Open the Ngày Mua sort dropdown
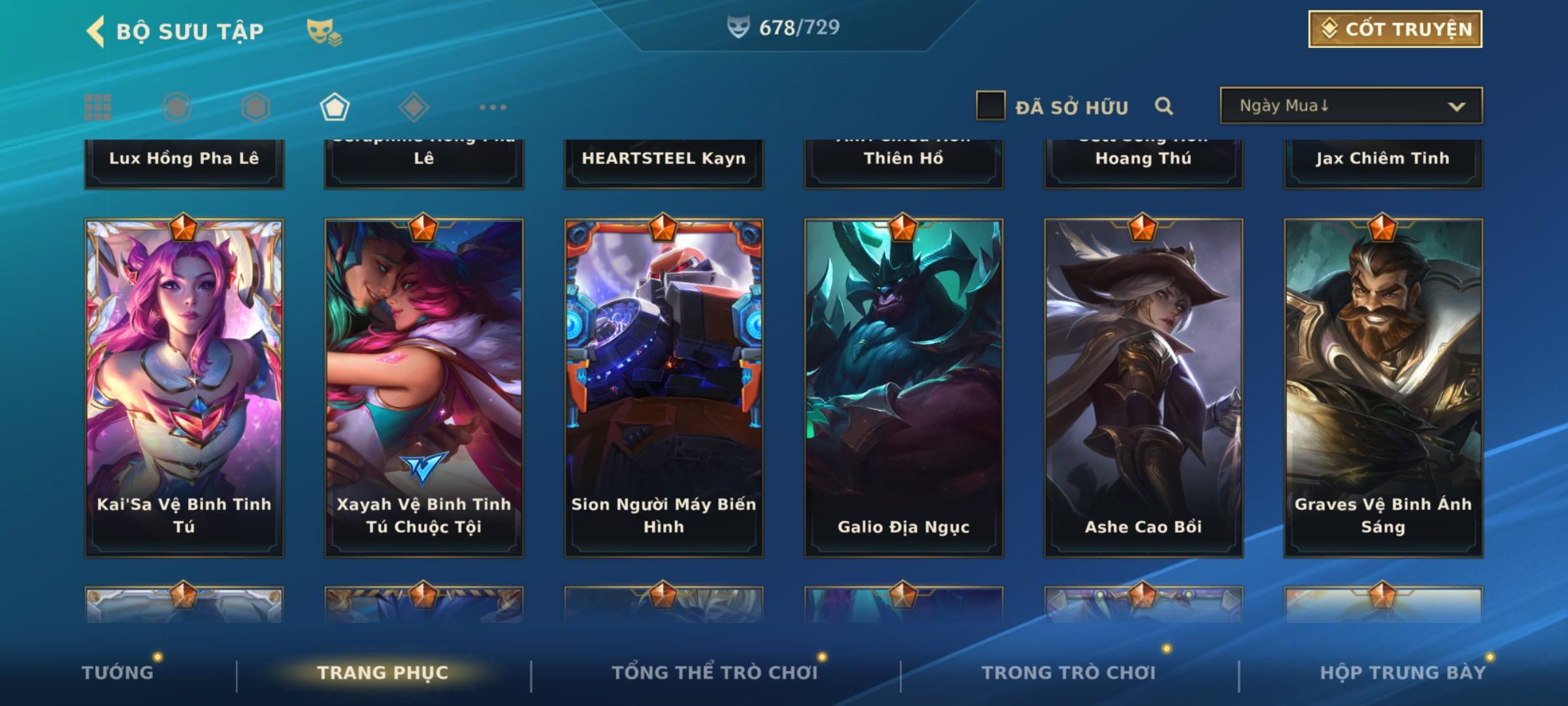 pyautogui.click(x=1350, y=106)
